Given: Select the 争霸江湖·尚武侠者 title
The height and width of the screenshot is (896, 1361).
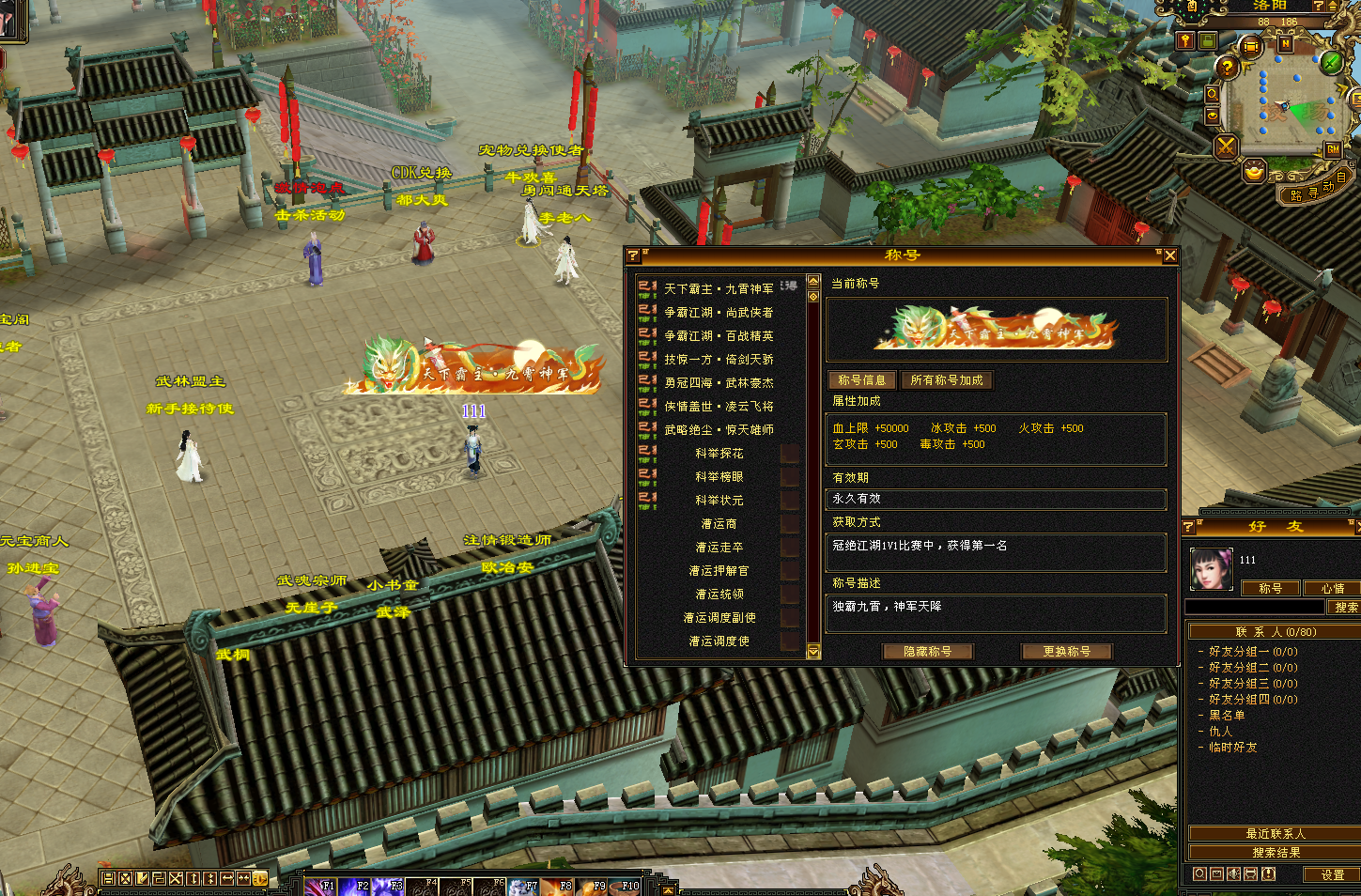Looking at the screenshot, I should point(719,313).
